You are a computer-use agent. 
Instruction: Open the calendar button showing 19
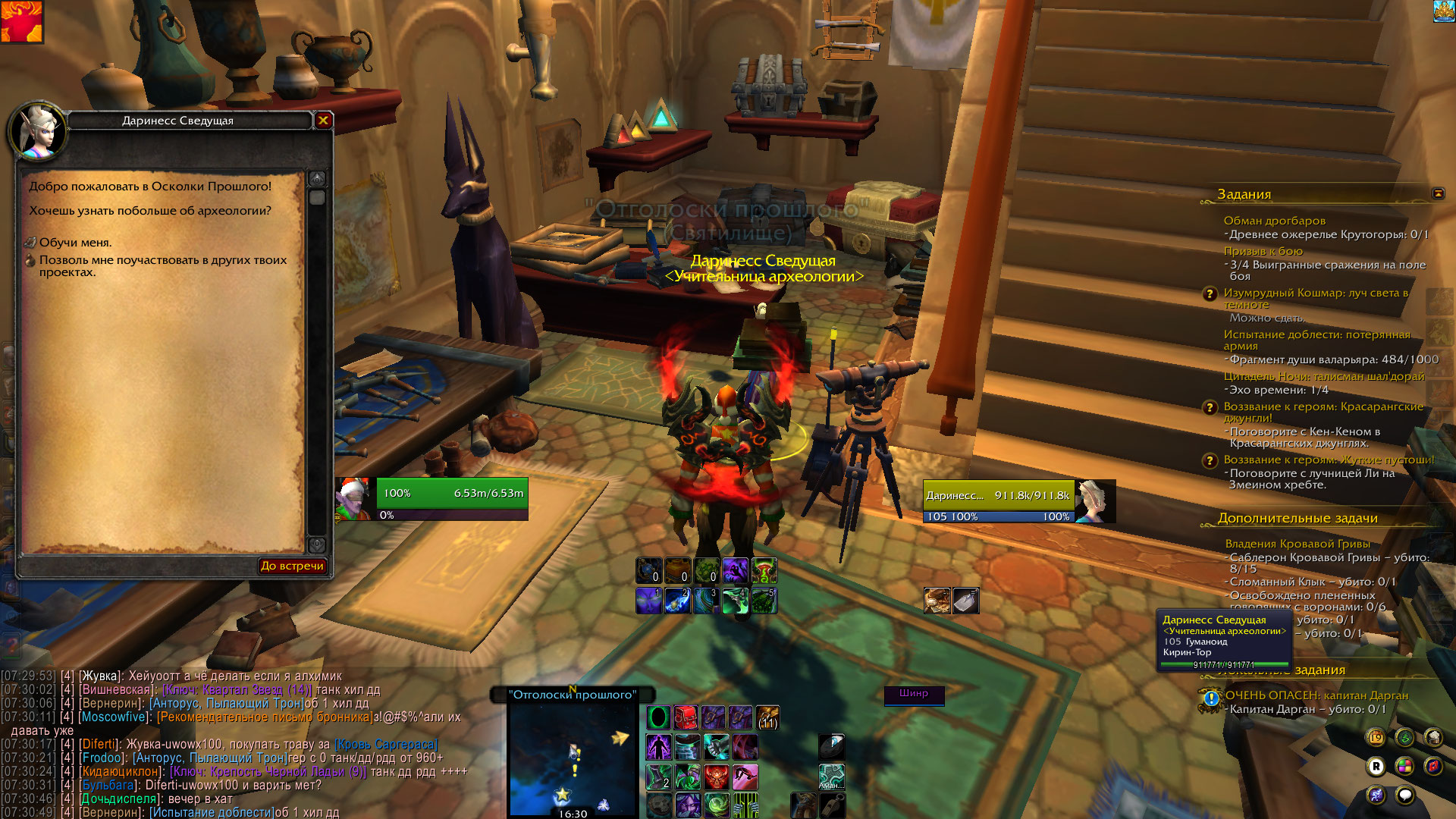[1375, 737]
